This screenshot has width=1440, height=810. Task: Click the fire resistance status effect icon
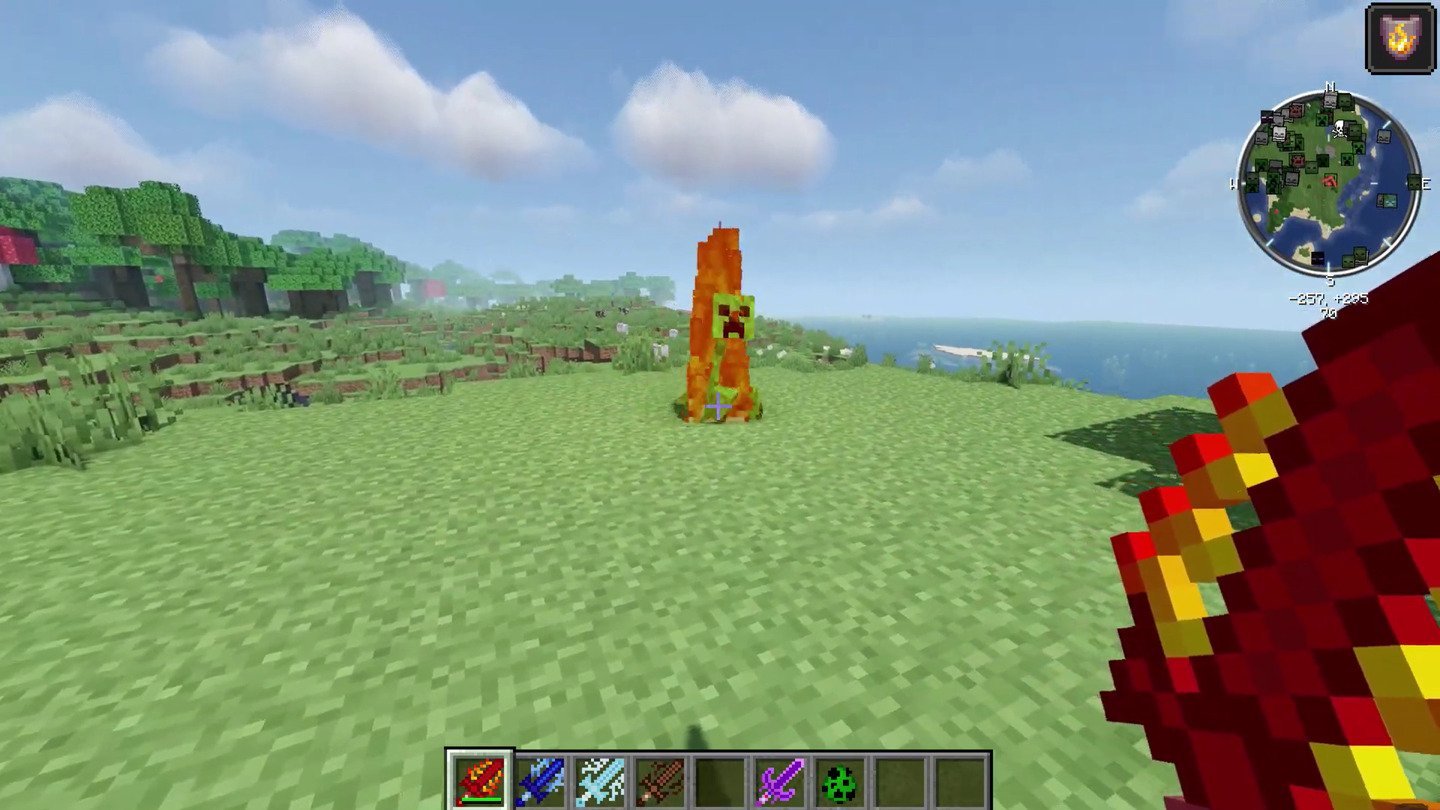click(x=1399, y=37)
